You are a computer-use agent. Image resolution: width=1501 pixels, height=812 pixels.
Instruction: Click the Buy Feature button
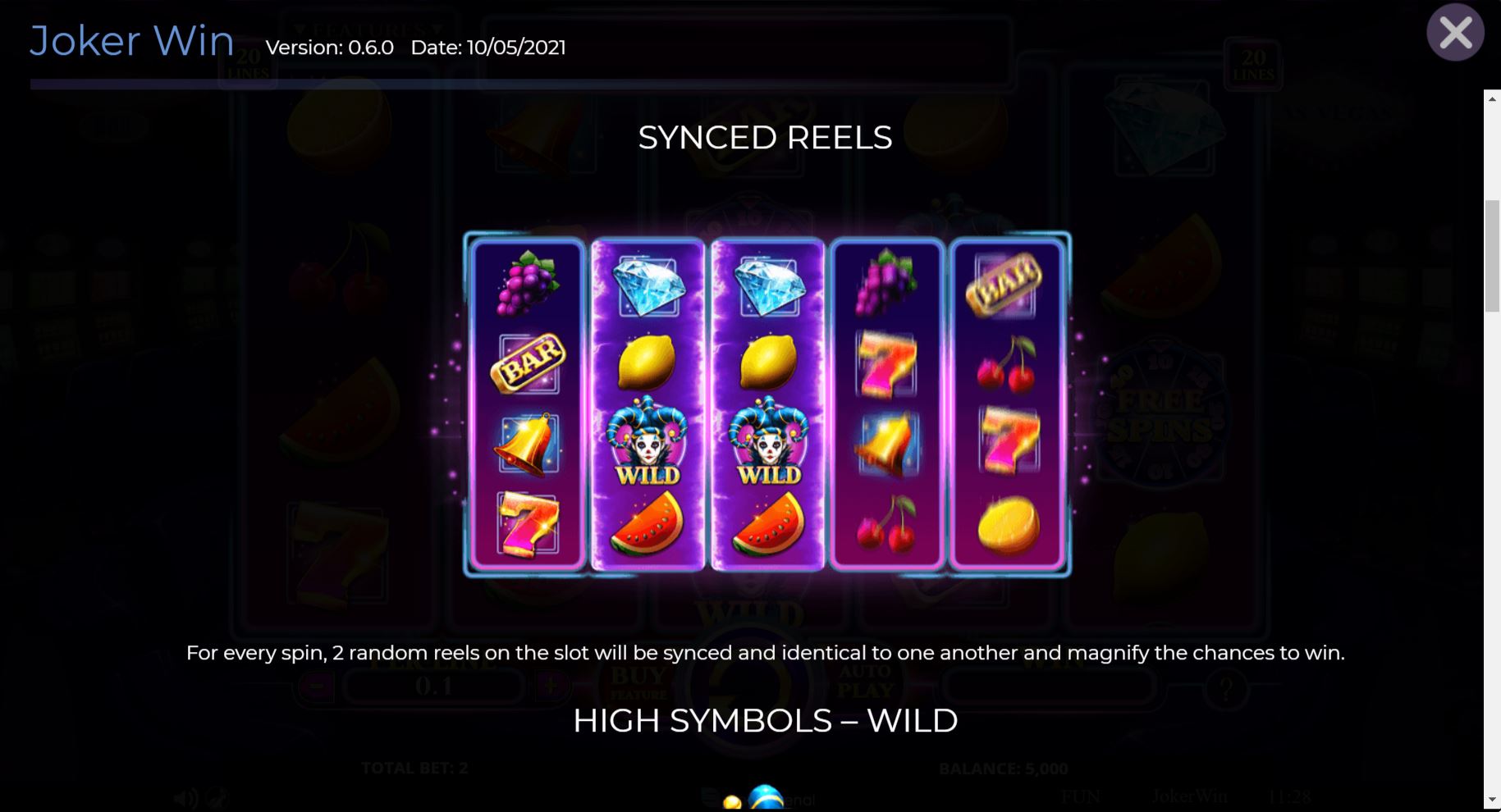(x=639, y=681)
